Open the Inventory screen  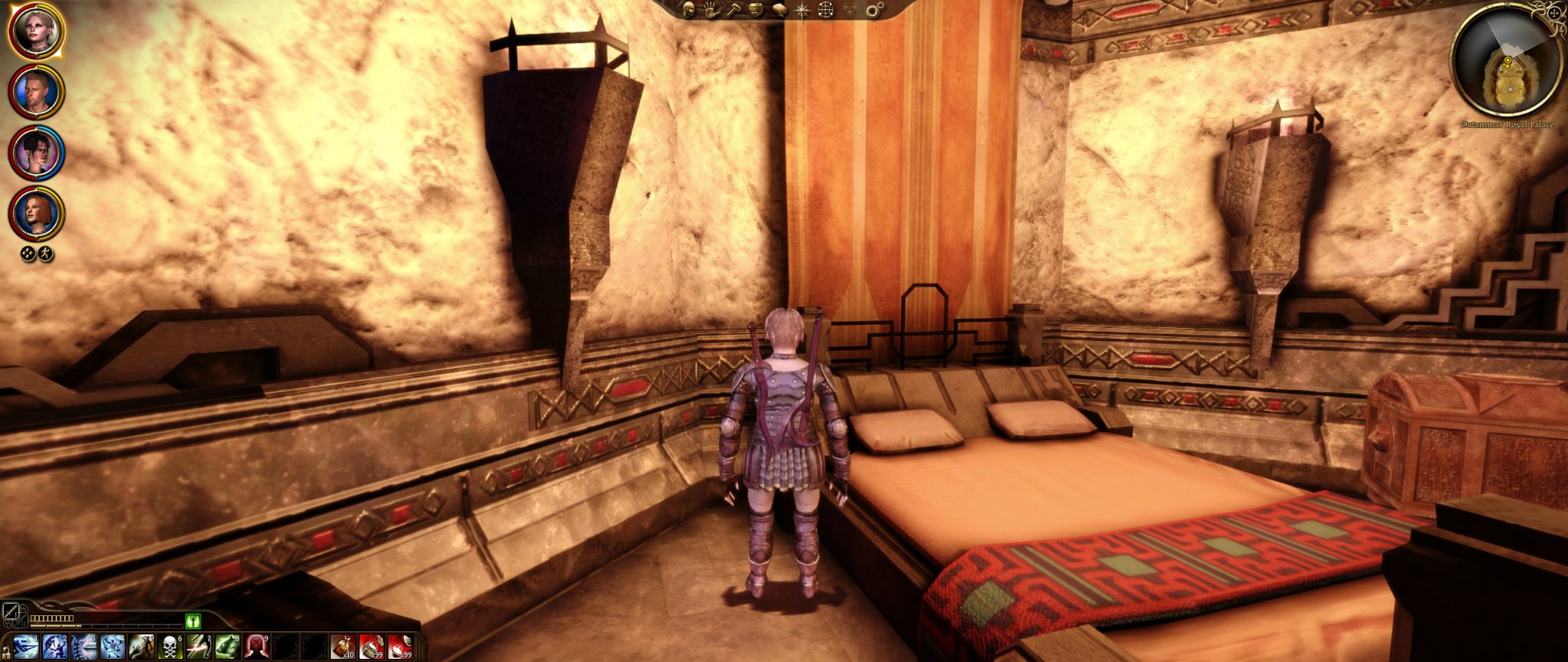(756, 10)
